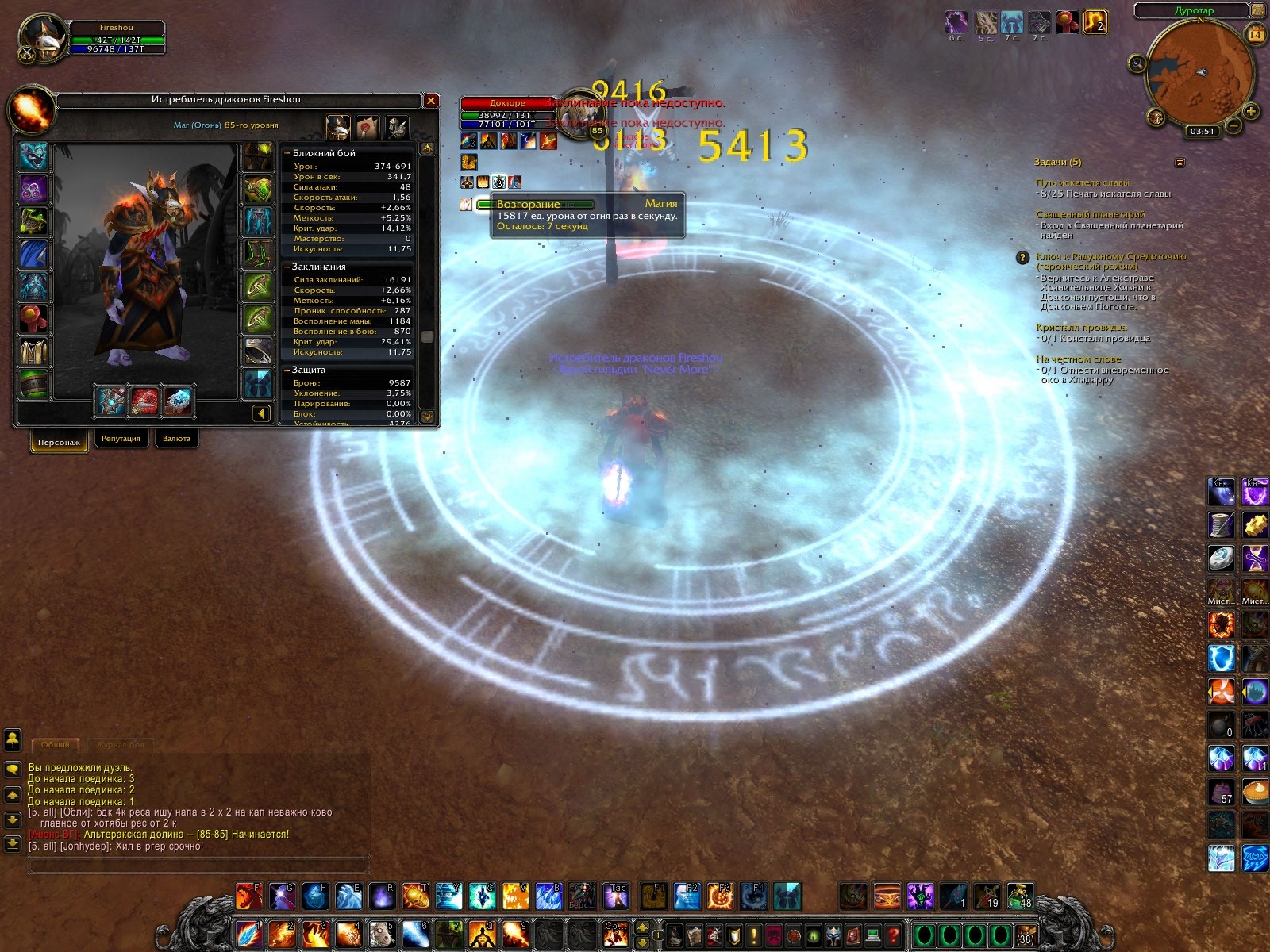Click the minimap zoom-out minus button
The image size is (1270, 952).
pos(1233,125)
